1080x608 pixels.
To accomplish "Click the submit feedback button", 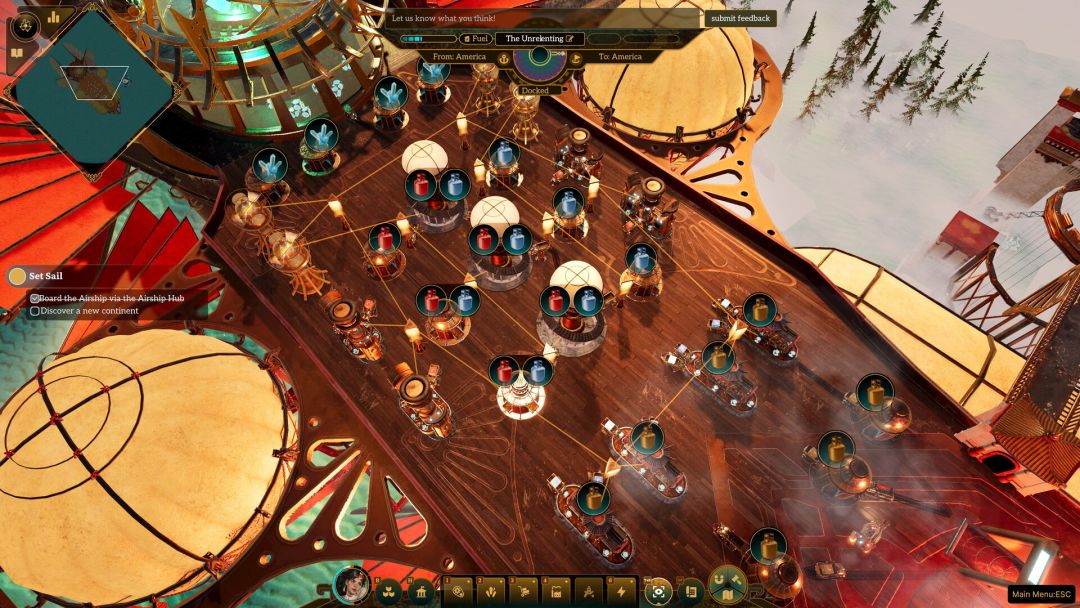I will coord(739,18).
